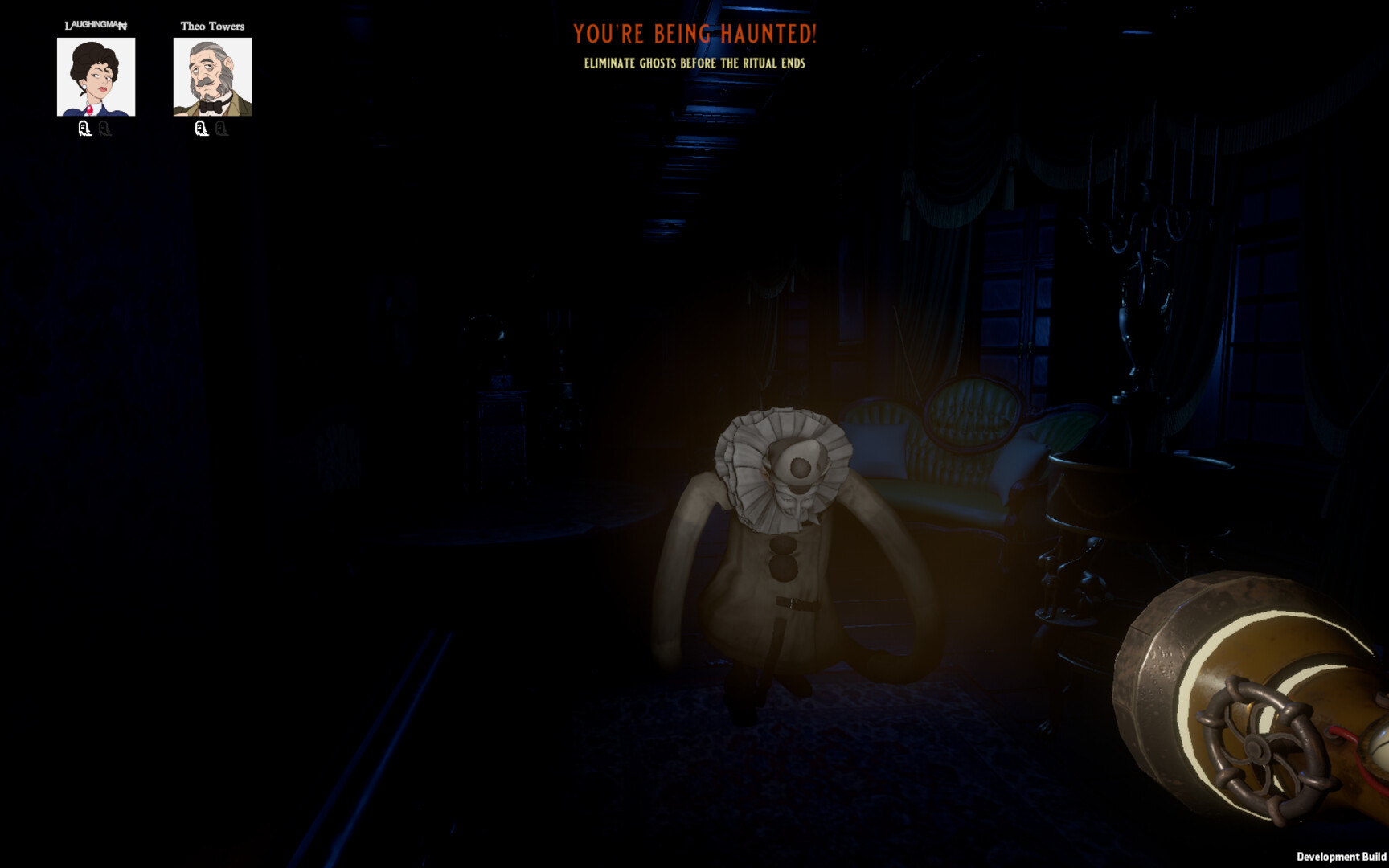The width and height of the screenshot is (1389, 868).
Task: Click ELIMINATE GHOSTS BEFORE THE RITUAL ENDS text
Action: point(695,63)
